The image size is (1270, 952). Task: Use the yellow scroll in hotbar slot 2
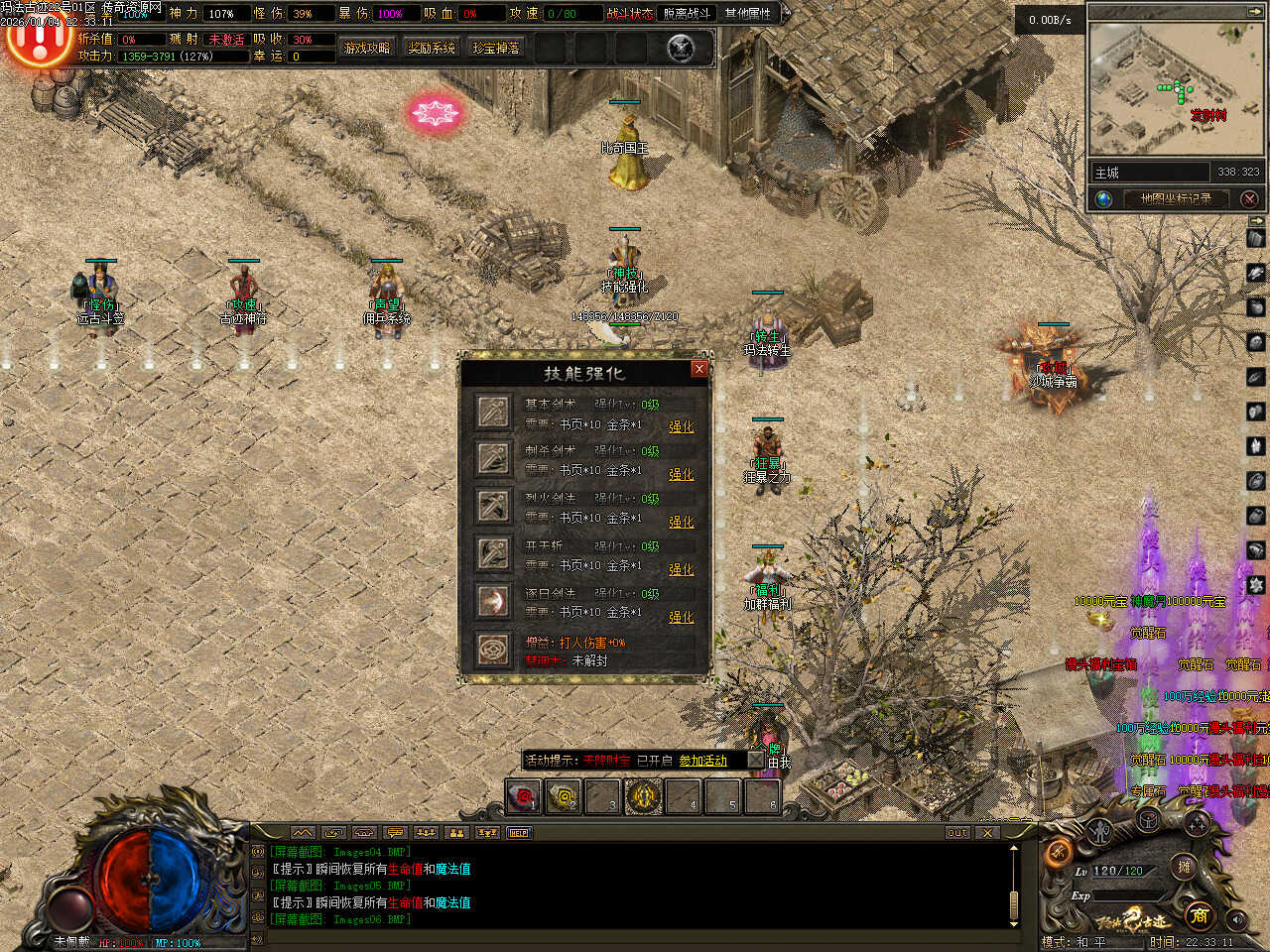564,795
